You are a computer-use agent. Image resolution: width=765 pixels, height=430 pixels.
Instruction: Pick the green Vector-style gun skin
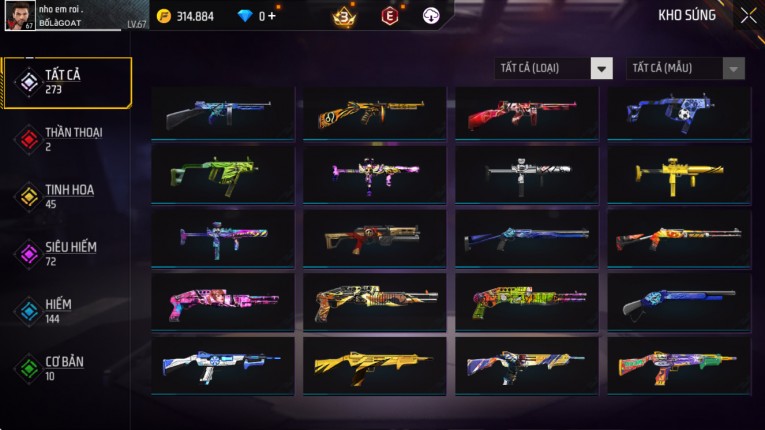coord(223,175)
